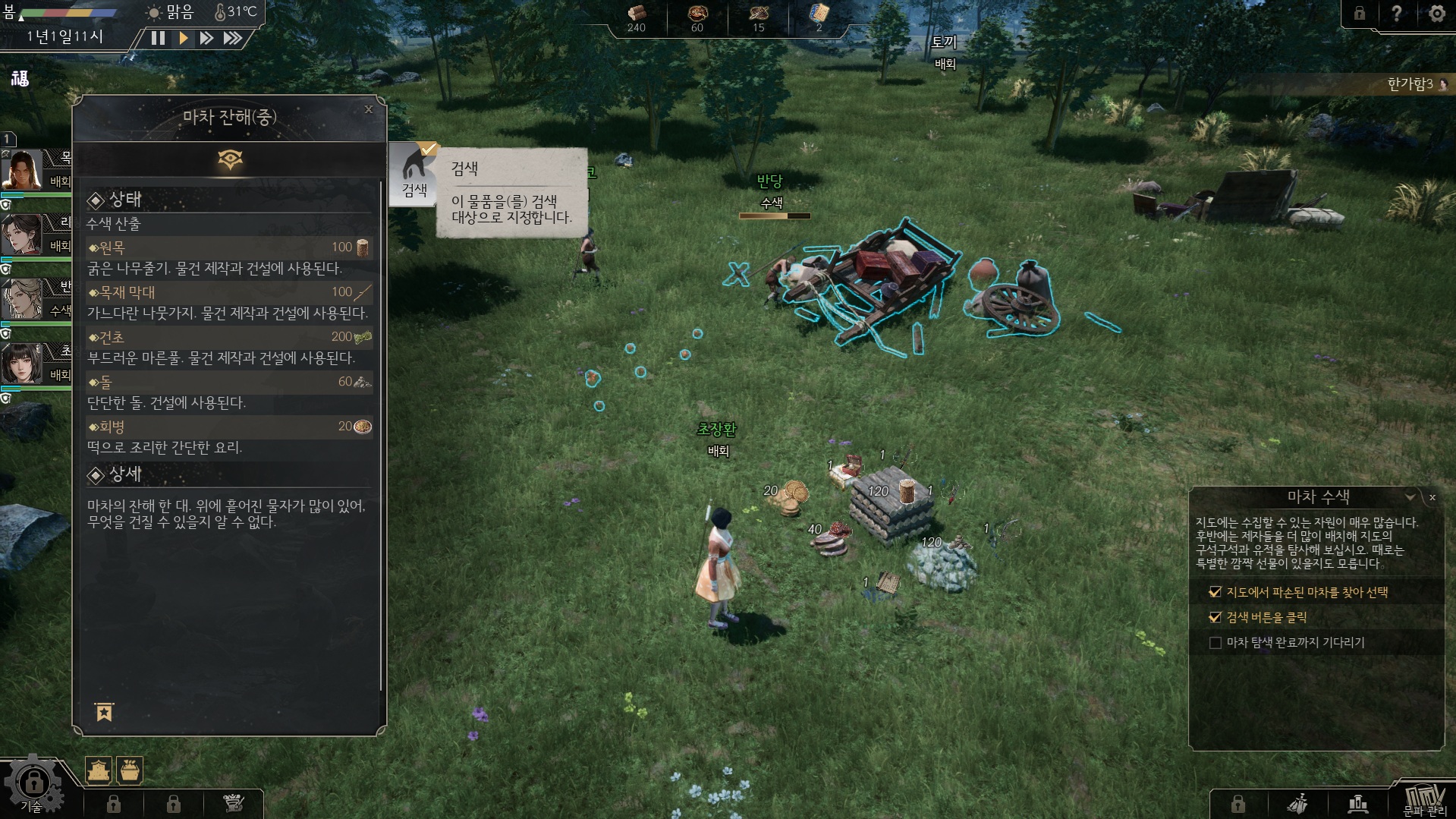Screen dimensions: 1456x819
Task: Click the 검색 search action button
Action: coord(414,175)
